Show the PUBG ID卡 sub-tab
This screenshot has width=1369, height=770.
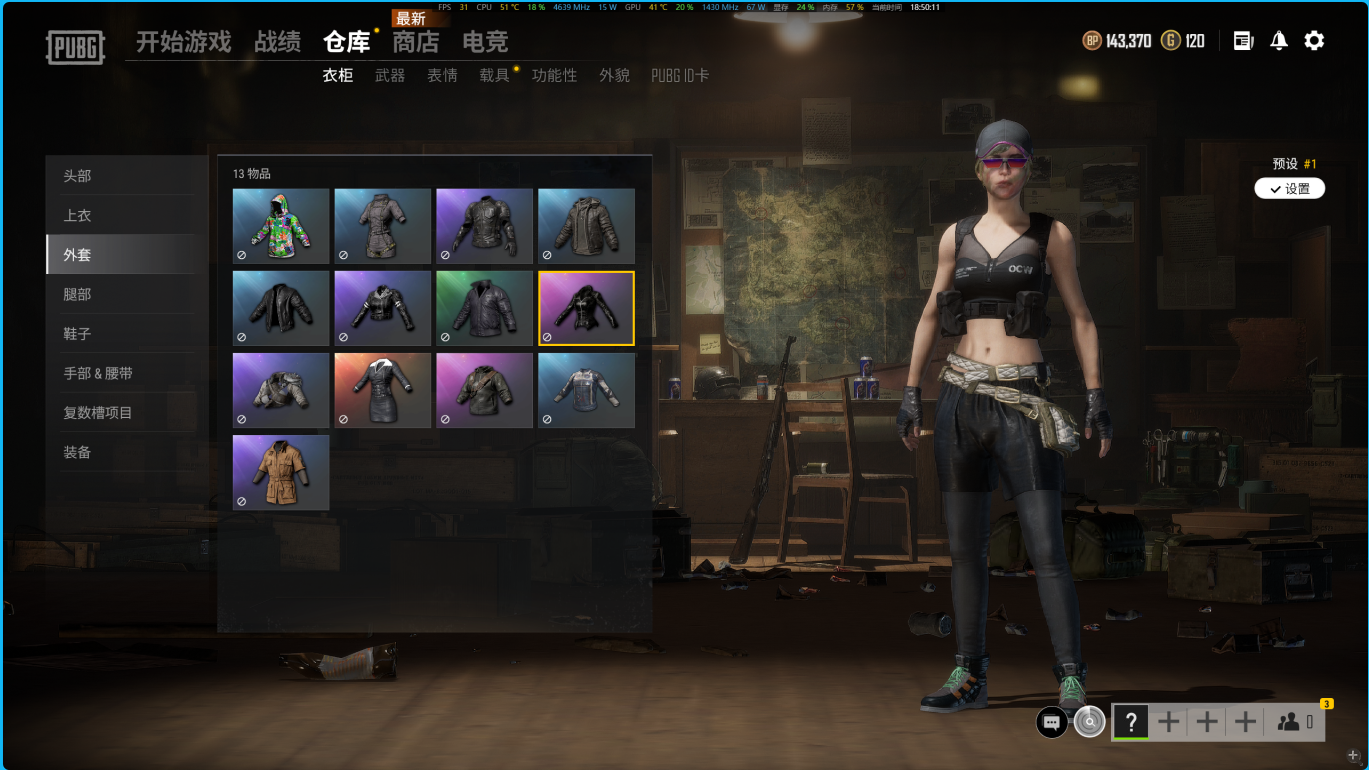click(x=680, y=75)
